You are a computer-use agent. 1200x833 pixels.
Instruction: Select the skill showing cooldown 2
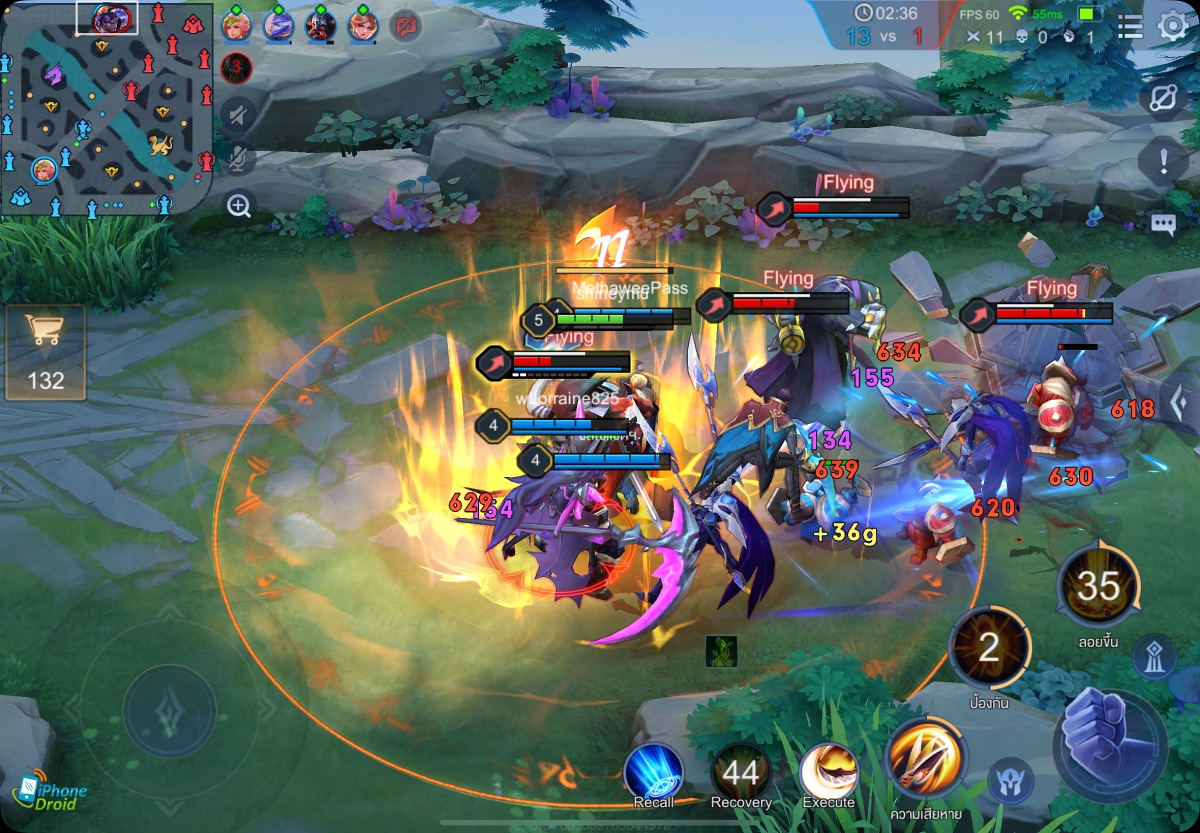(989, 649)
